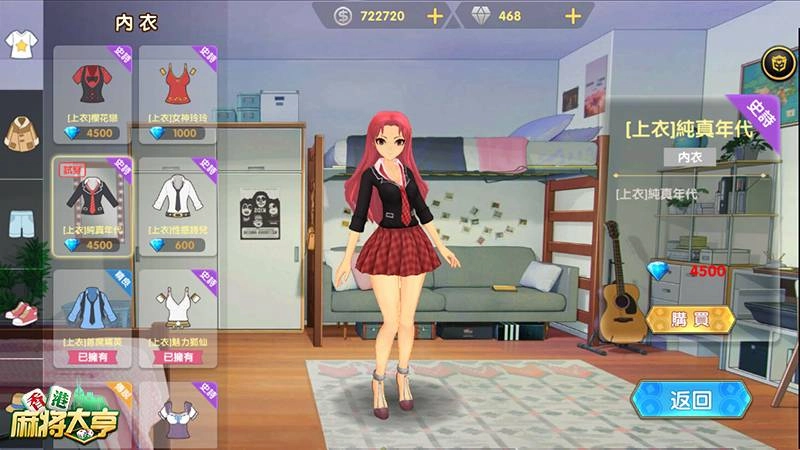
Task: Select the 櫻花戀 top for 4500 diamonds
Action: tap(92, 95)
